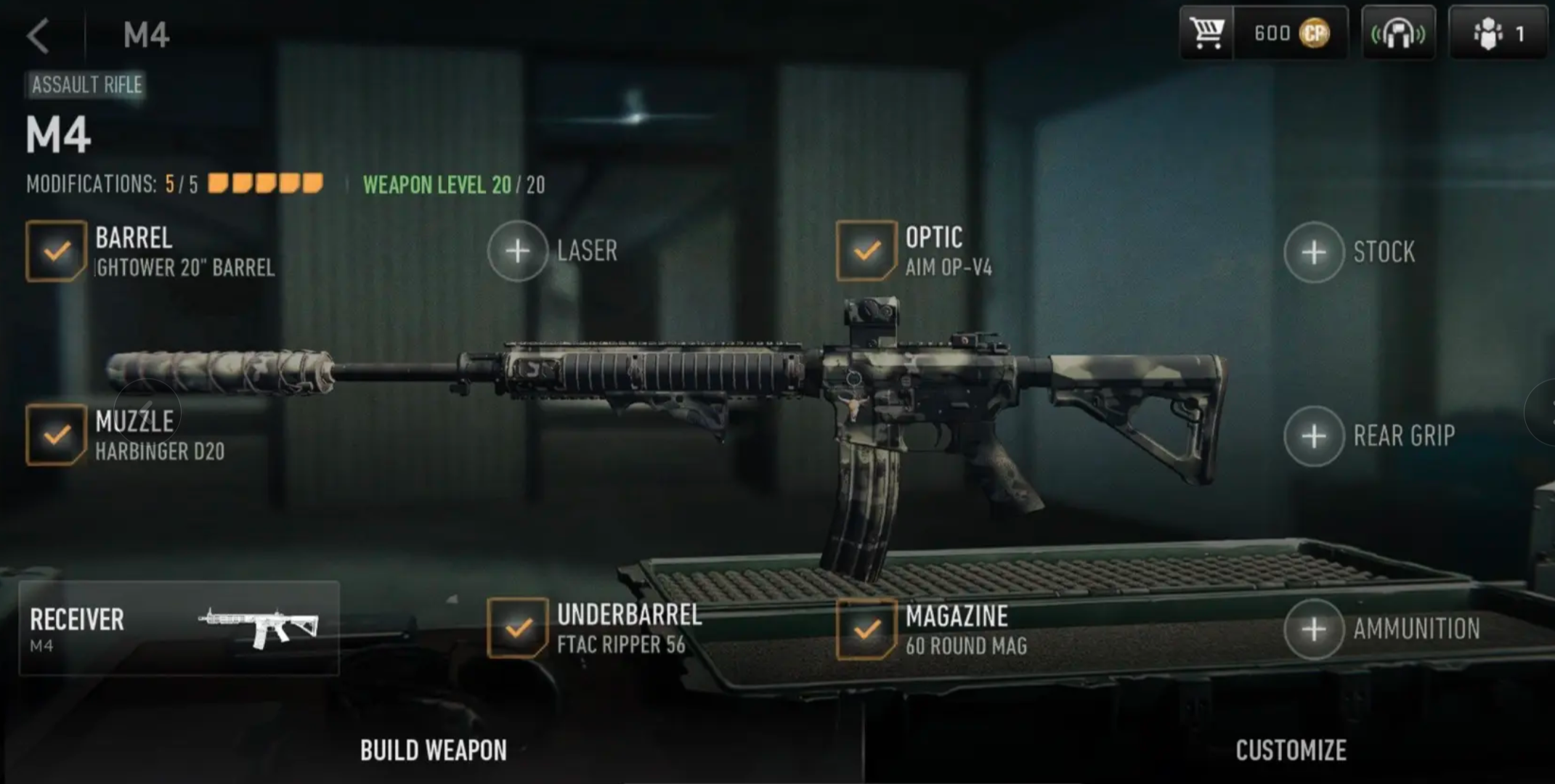The height and width of the screenshot is (784, 1555).
Task: Add an Ammunition attachment
Action: pyautogui.click(x=1314, y=629)
